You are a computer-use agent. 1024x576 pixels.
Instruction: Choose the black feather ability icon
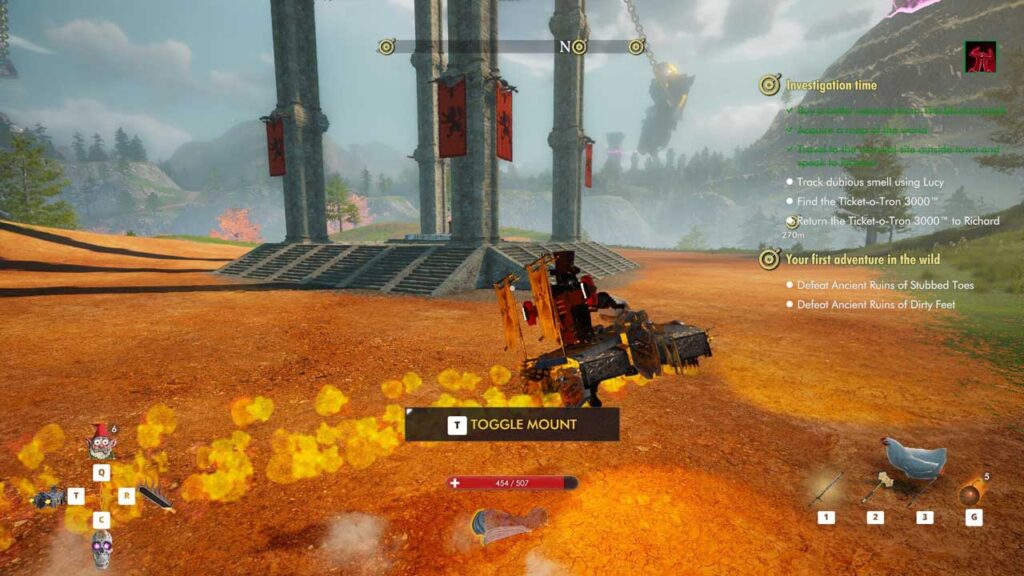[156, 497]
